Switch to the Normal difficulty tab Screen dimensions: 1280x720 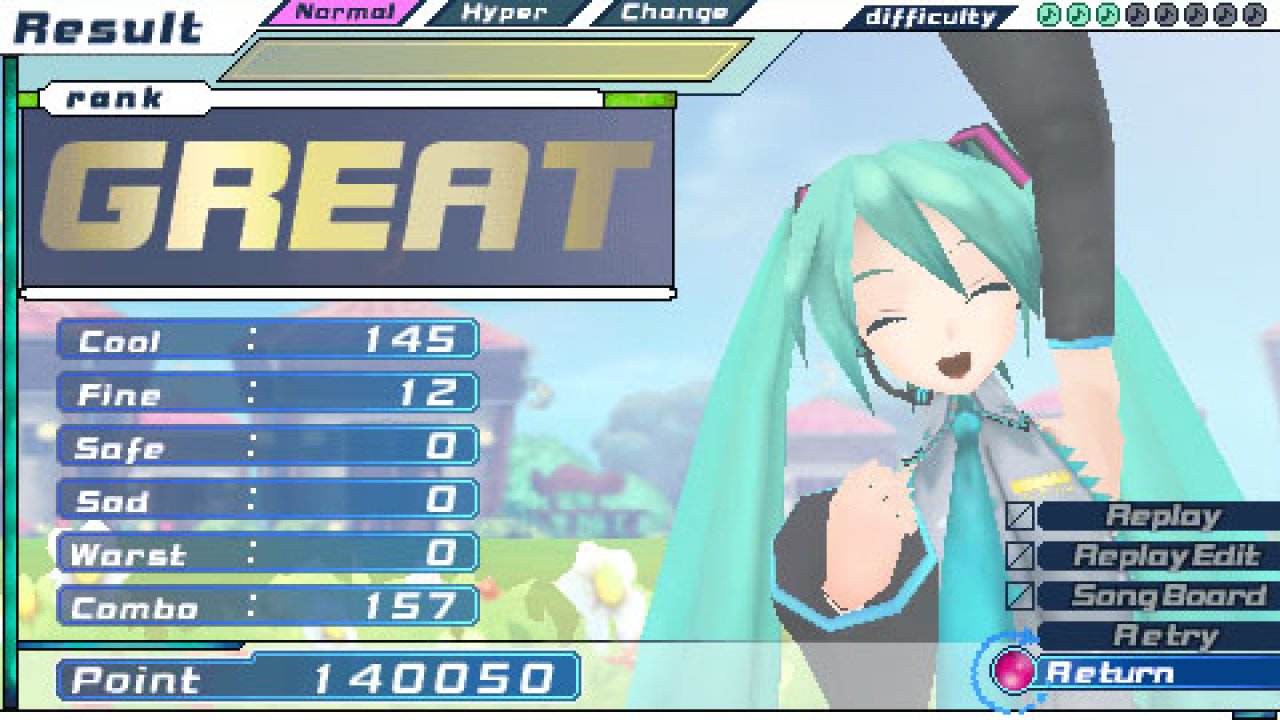pos(343,13)
